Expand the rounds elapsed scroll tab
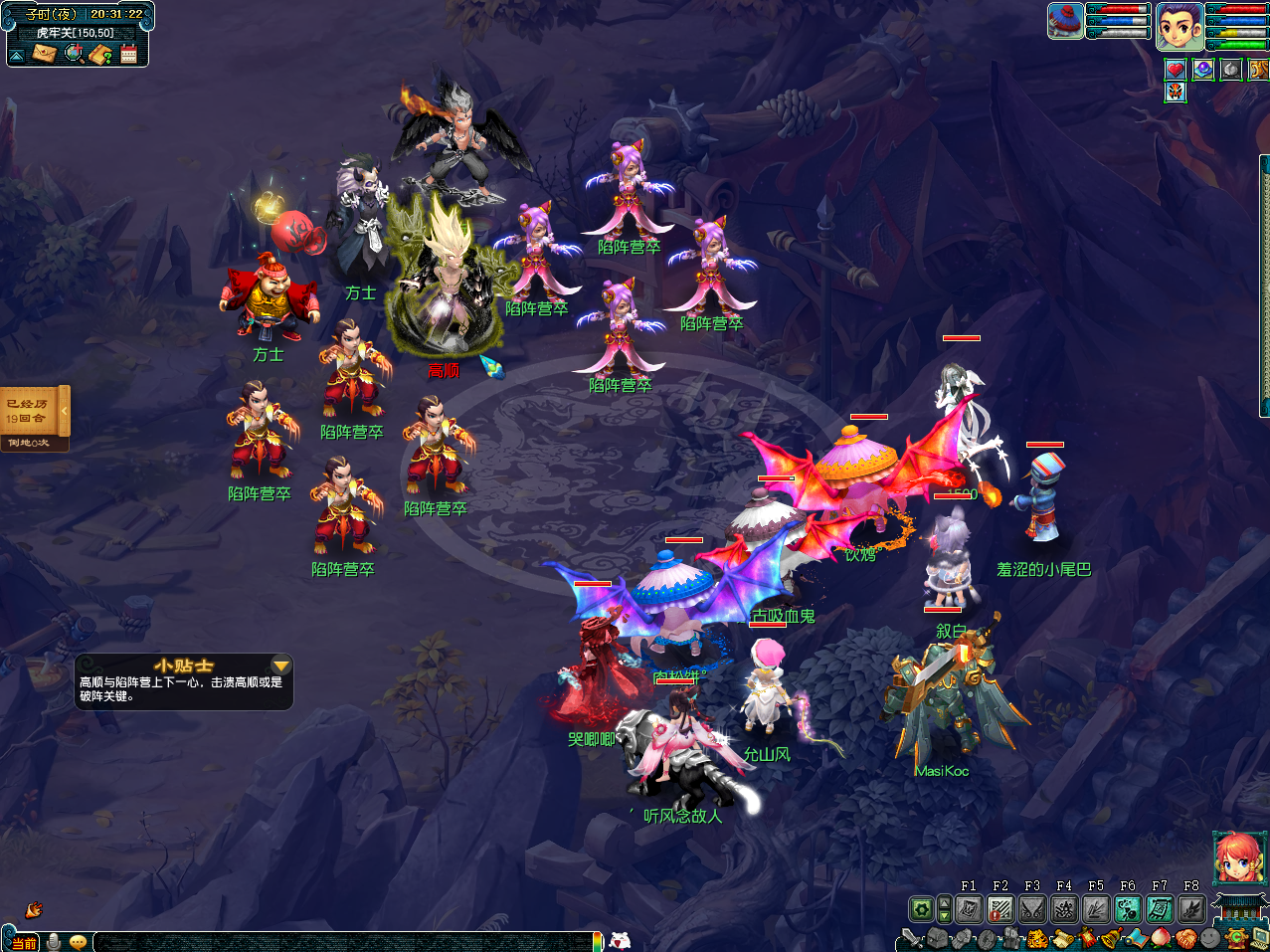Image resolution: width=1270 pixels, height=952 pixels. (65, 410)
